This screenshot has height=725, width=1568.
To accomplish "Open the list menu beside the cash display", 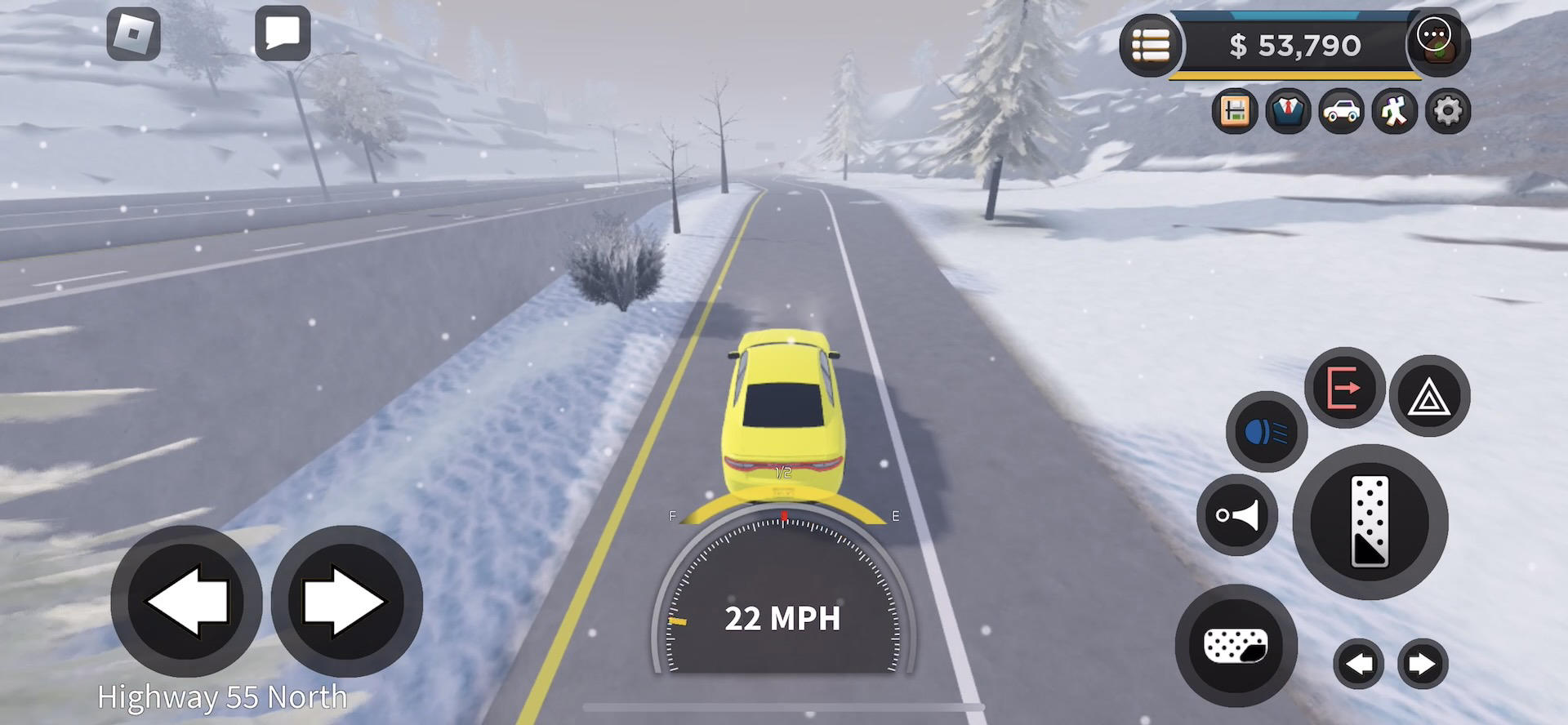I will click(x=1151, y=46).
